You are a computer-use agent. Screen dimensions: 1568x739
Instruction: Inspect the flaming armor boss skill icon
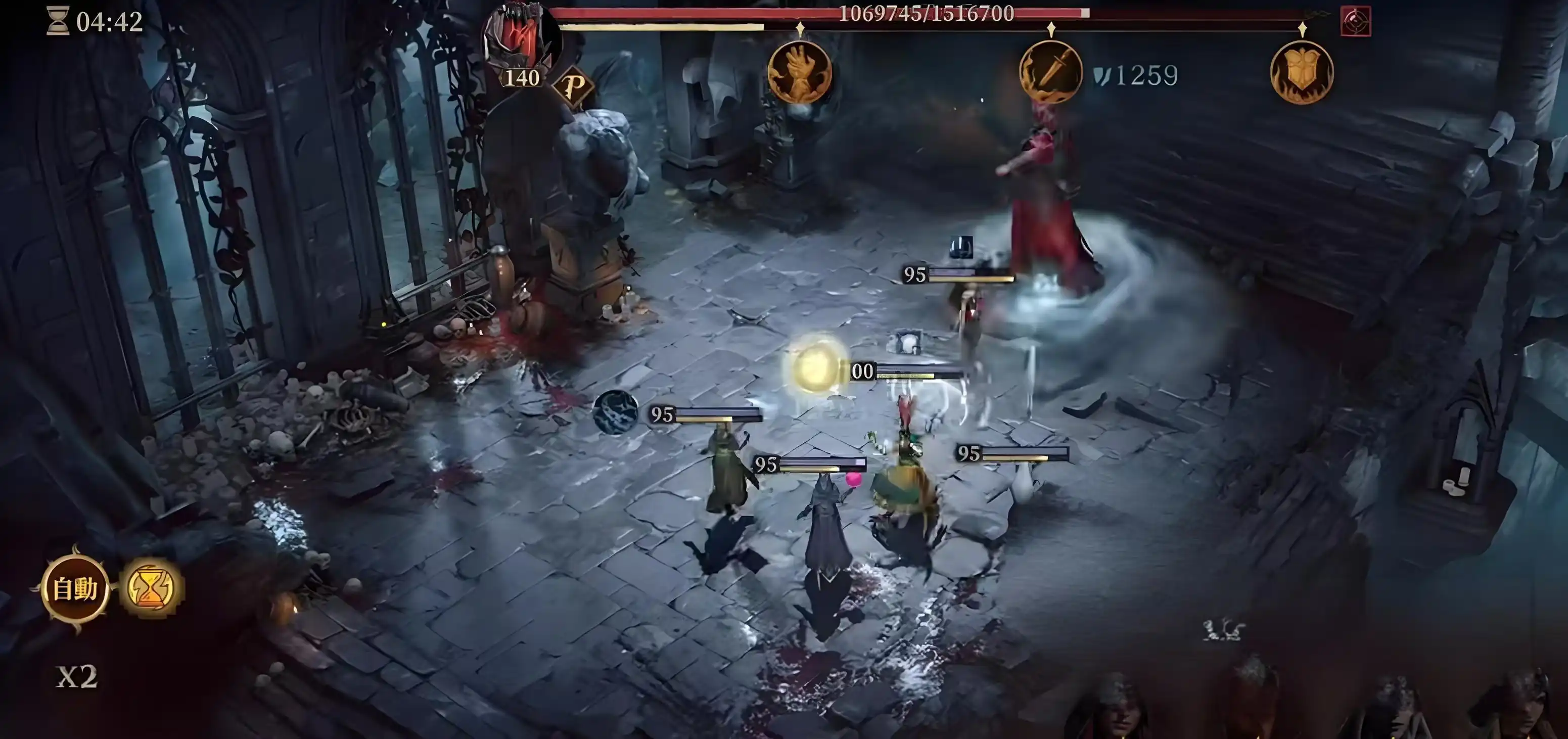click(1302, 72)
